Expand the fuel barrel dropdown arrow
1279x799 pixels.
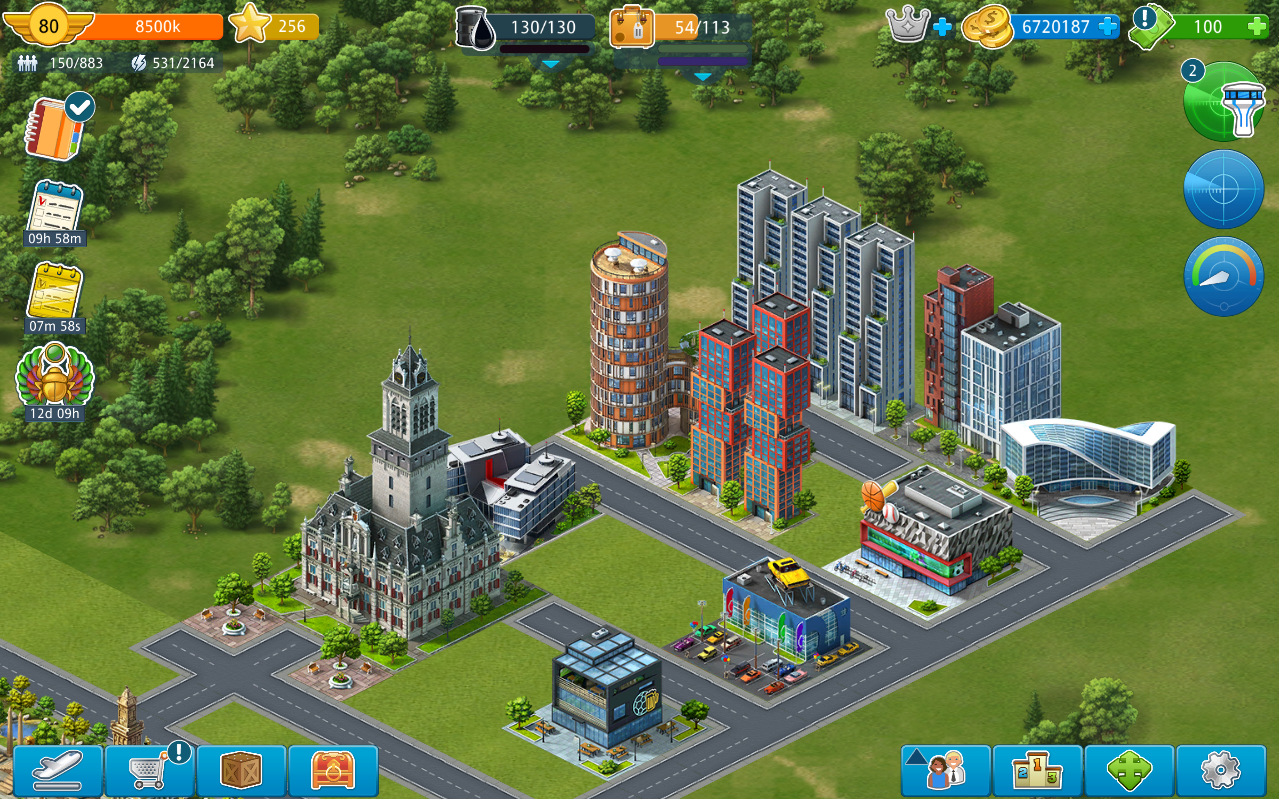(x=550, y=63)
